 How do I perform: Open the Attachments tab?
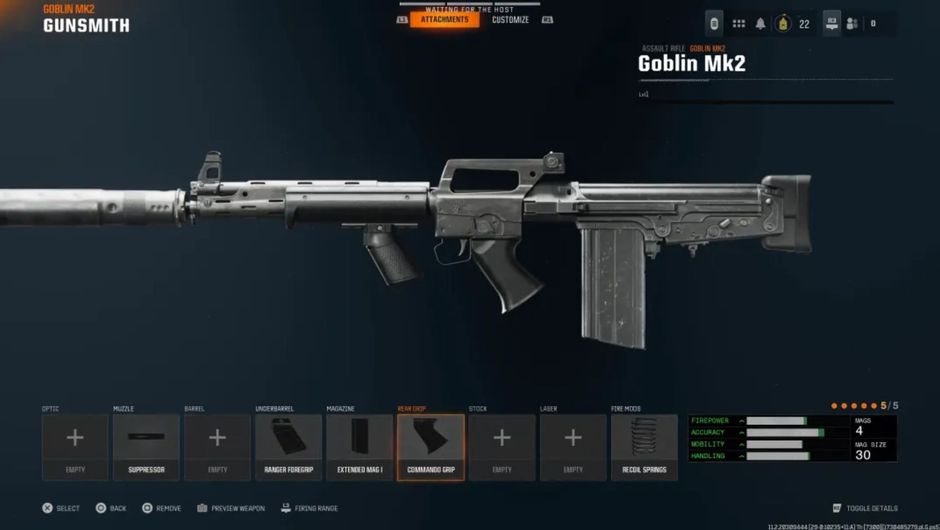pos(444,20)
